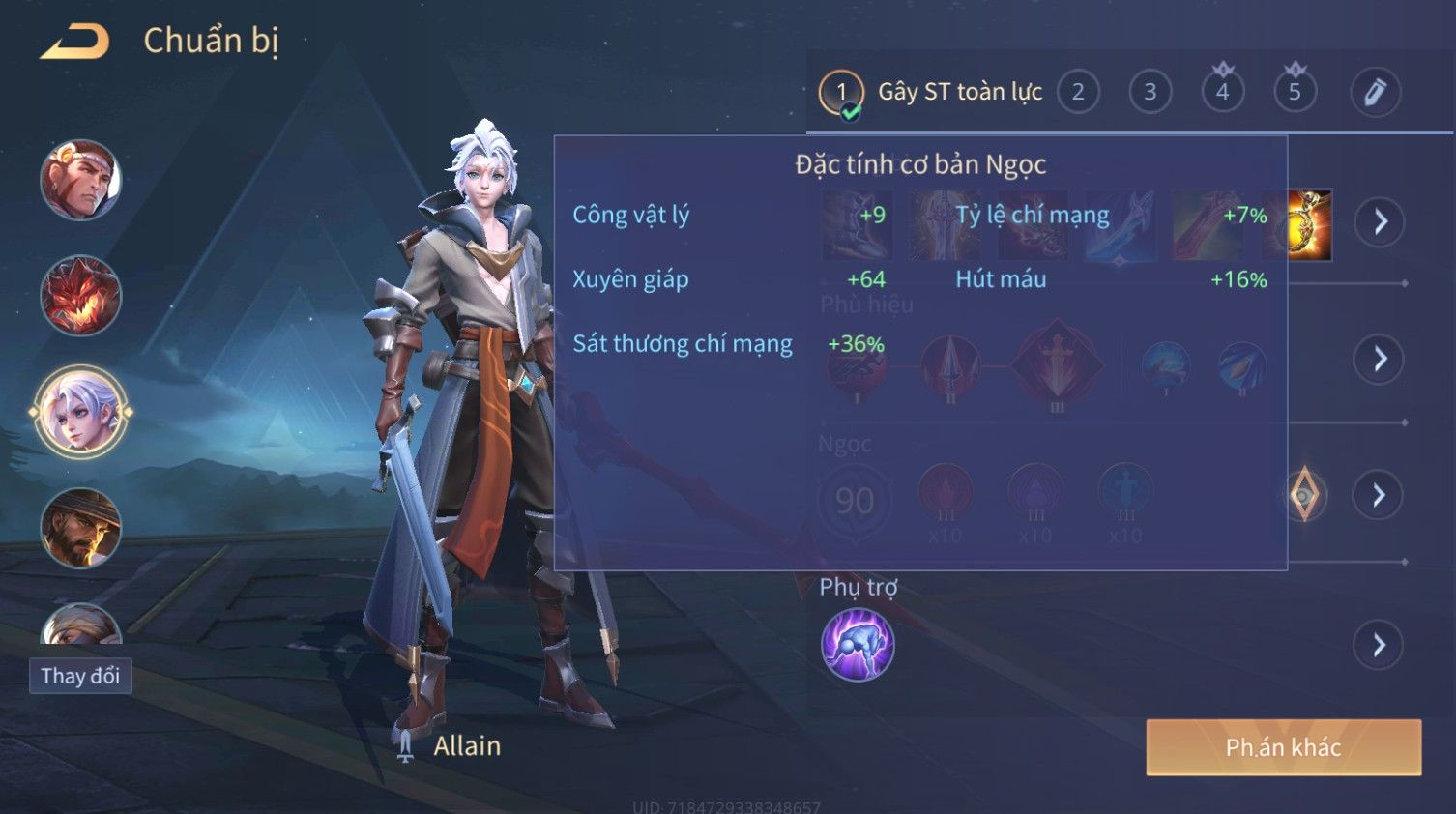Select the white-haired Allain portrait
The width and height of the screenshot is (1456, 814).
[81, 412]
